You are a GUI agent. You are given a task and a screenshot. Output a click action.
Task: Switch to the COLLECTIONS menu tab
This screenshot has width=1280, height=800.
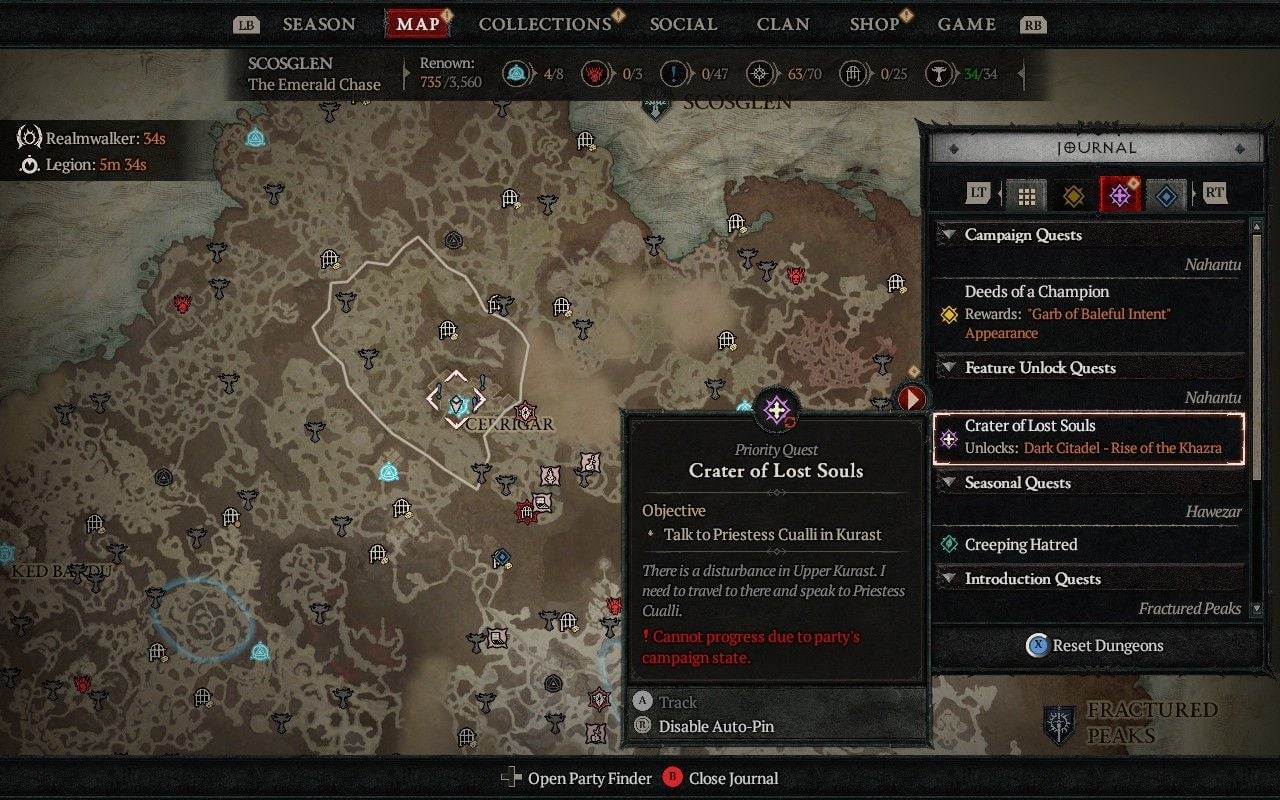tap(548, 23)
